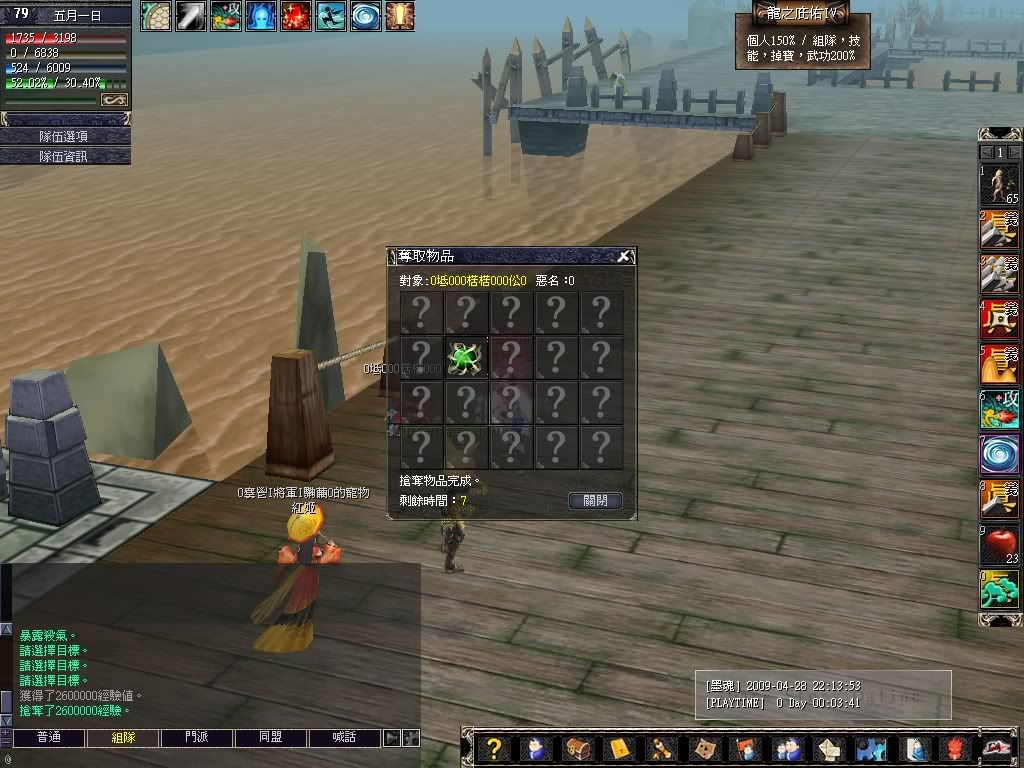Image resolution: width=1024 pixels, height=768 pixels.
Task: Click the turtle shell buff icon
Action: tap(156, 16)
